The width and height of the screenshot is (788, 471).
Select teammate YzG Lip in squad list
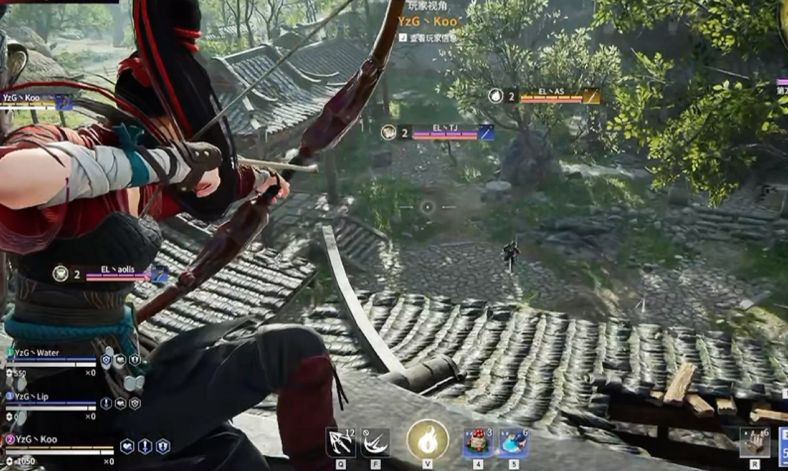30,396
